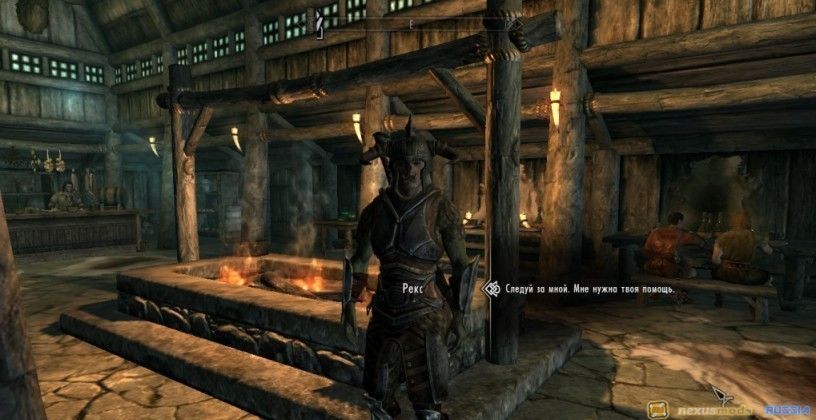Image resolution: width=816 pixels, height=420 pixels.
Task: Choose the "Следуй за мной" dialogue option
Action: point(589,289)
